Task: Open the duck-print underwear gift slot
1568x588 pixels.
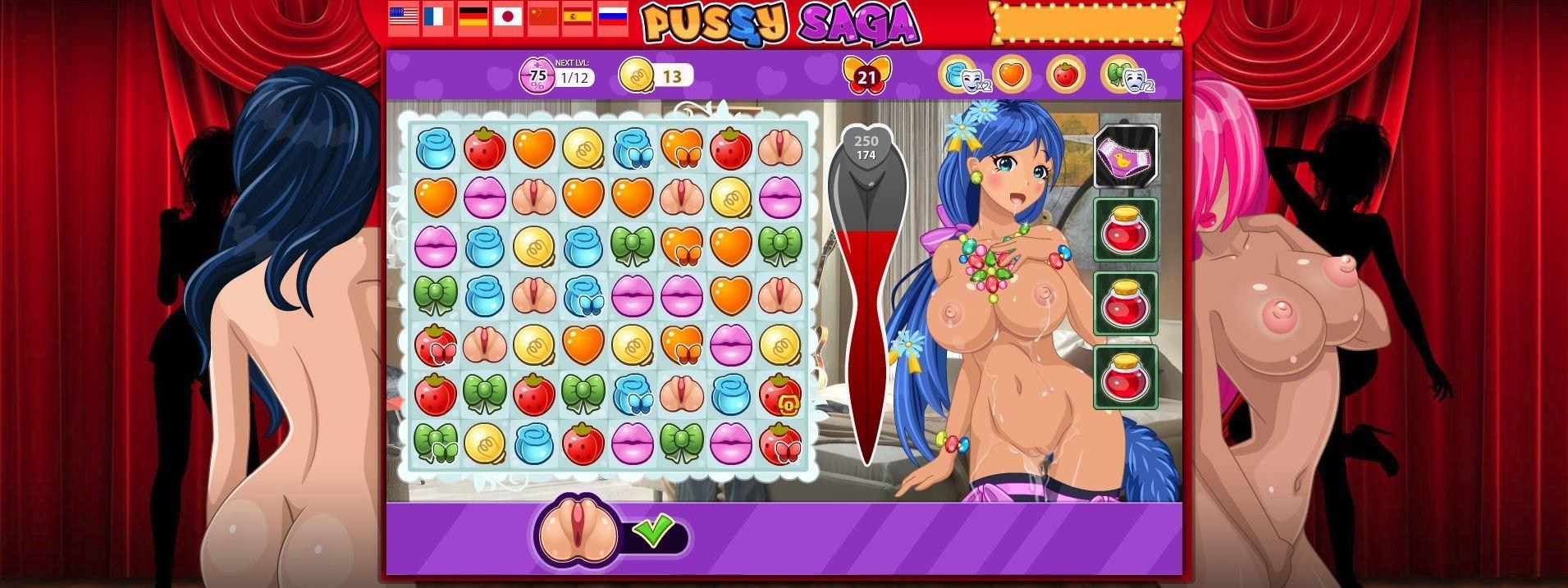Action: click(x=1125, y=157)
